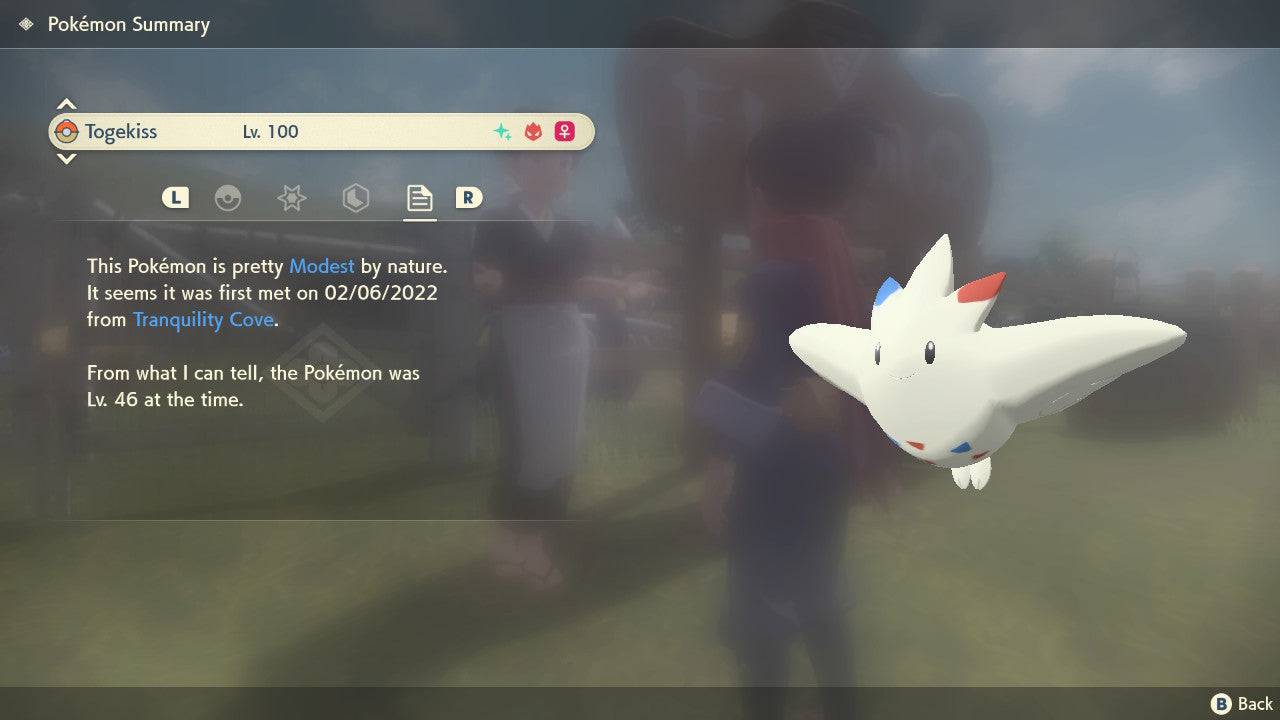Viewport: 1280px width, 720px height.
Task: Click the down arrow below Togekiss name
Action: point(66,160)
